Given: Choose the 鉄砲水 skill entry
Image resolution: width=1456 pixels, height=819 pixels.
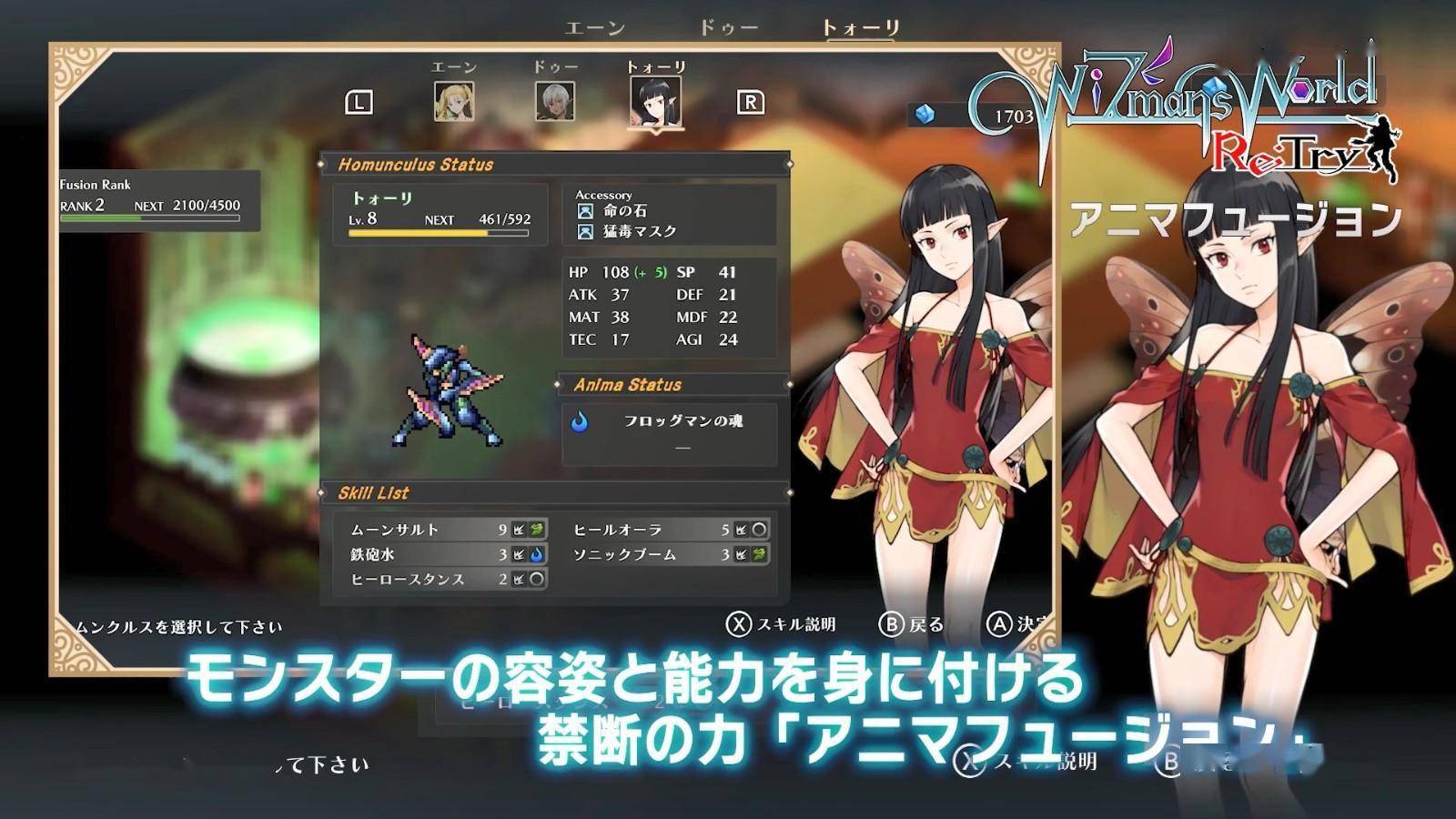Looking at the screenshot, I should [446, 553].
